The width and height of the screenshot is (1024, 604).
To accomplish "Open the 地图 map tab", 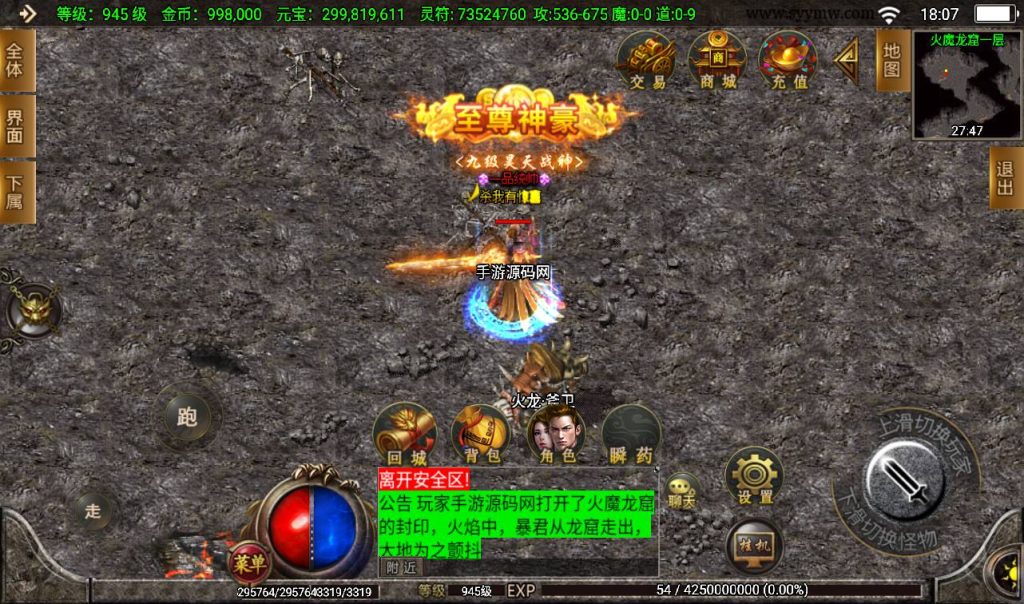I will click(892, 60).
